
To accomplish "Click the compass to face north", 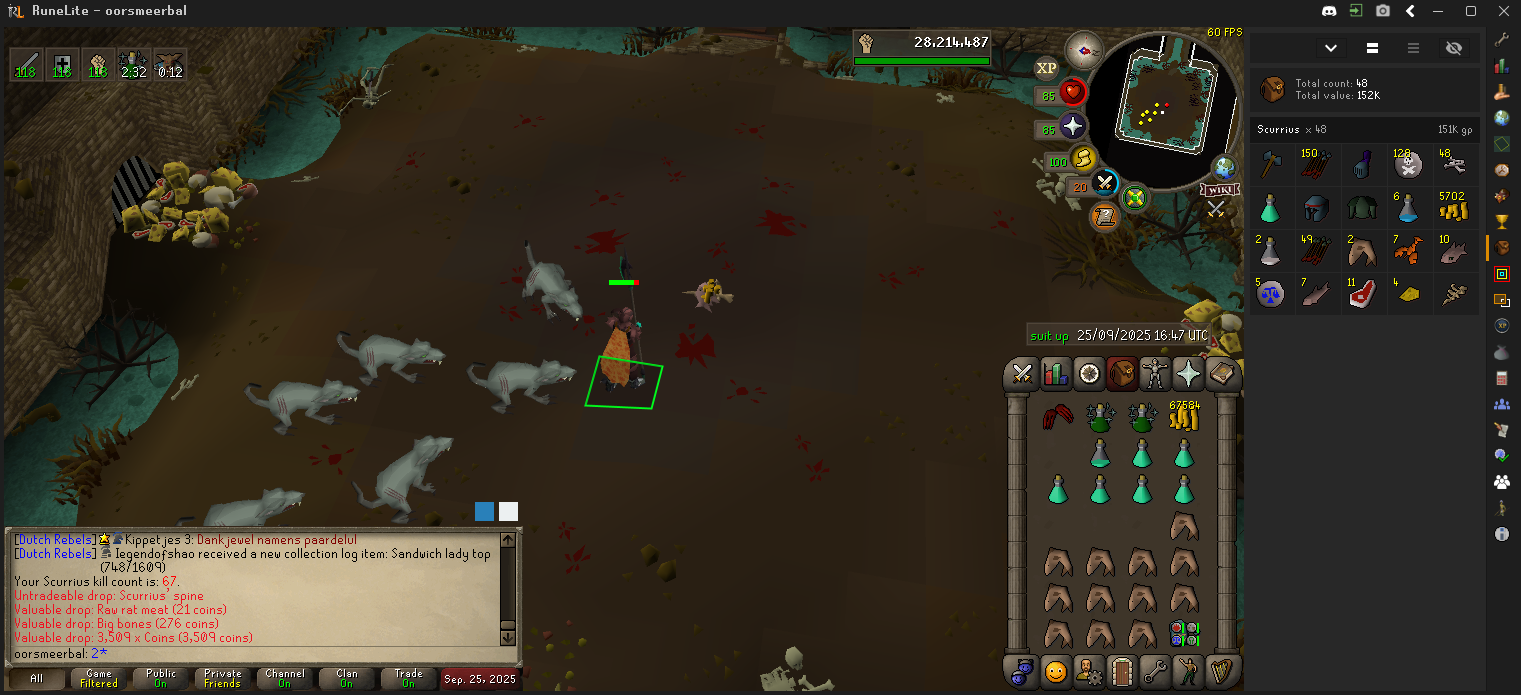I will click(1083, 48).
